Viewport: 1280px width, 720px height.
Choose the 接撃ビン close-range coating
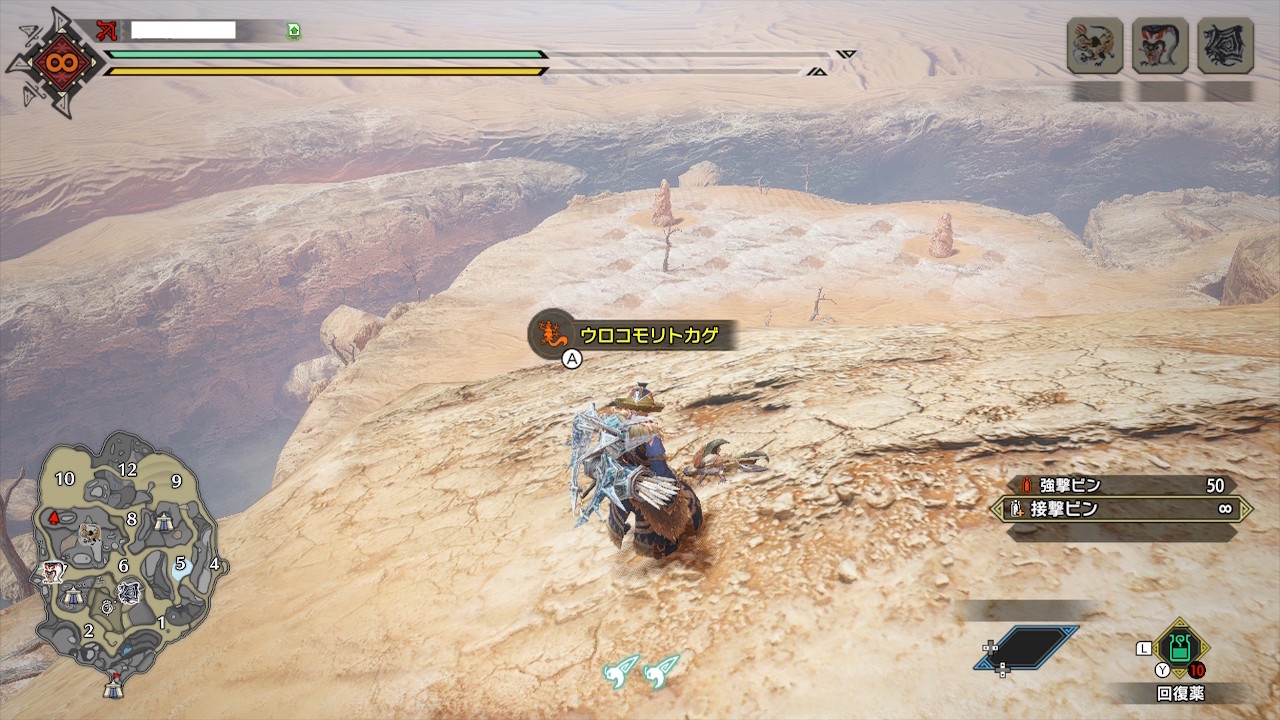point(1120,509)
